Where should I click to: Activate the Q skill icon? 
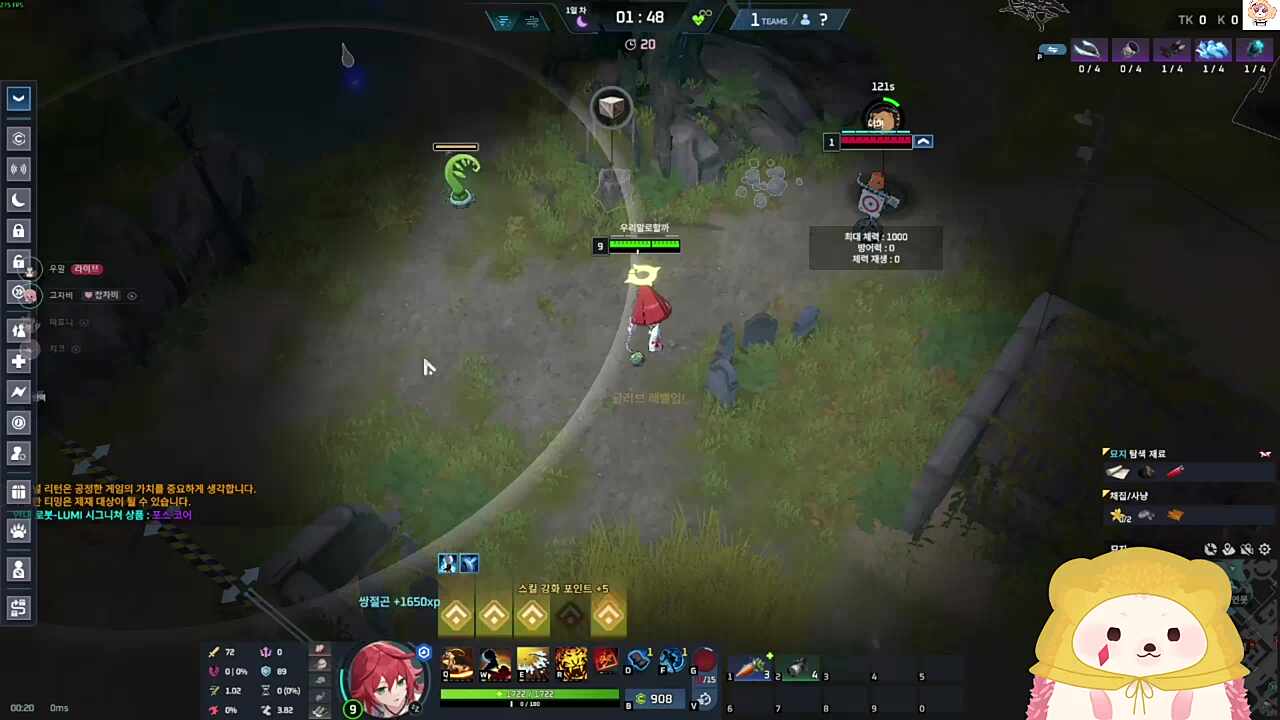point(457,663)
